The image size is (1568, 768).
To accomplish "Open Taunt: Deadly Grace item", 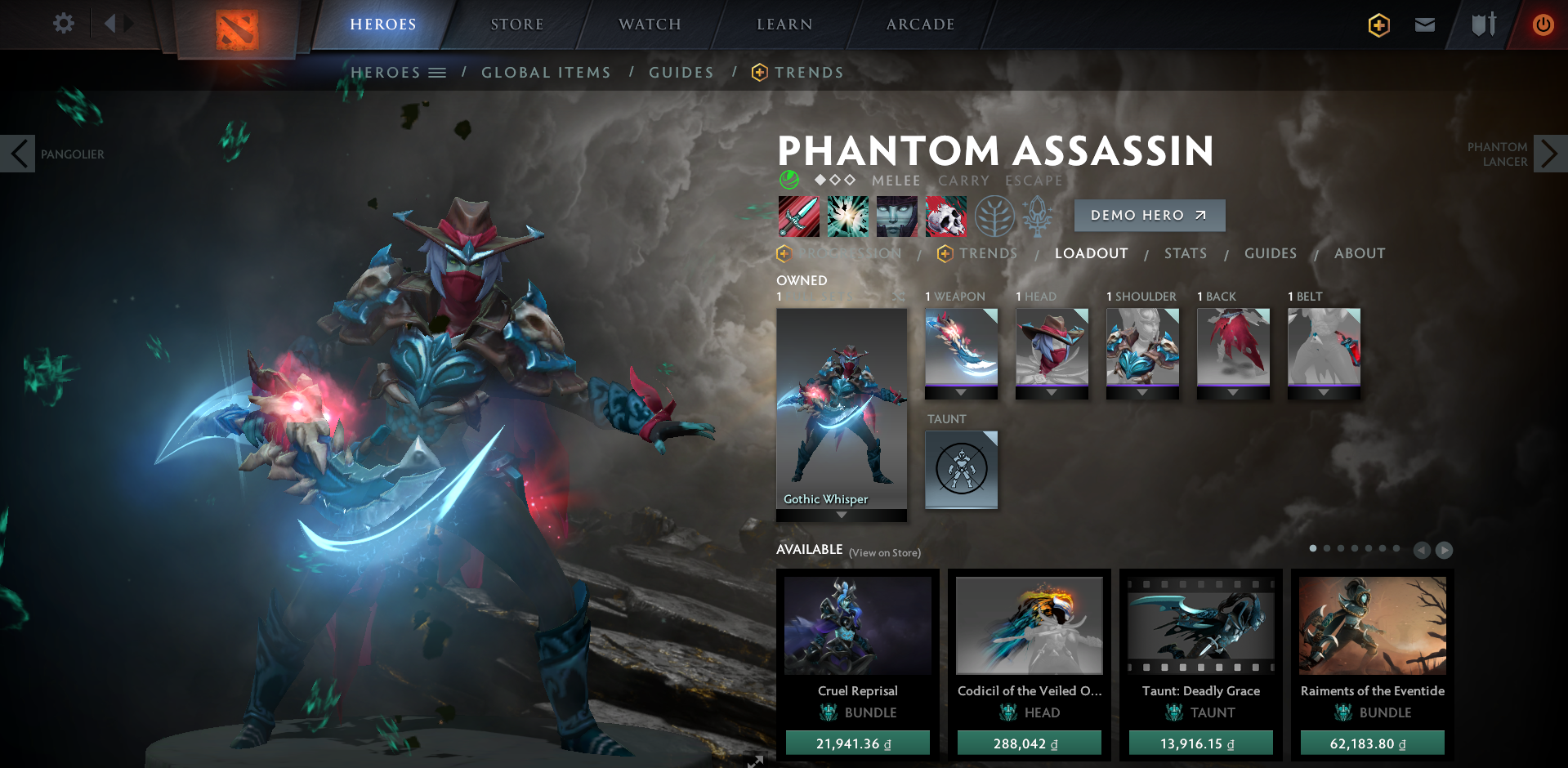I will (x=1200, y=627).
